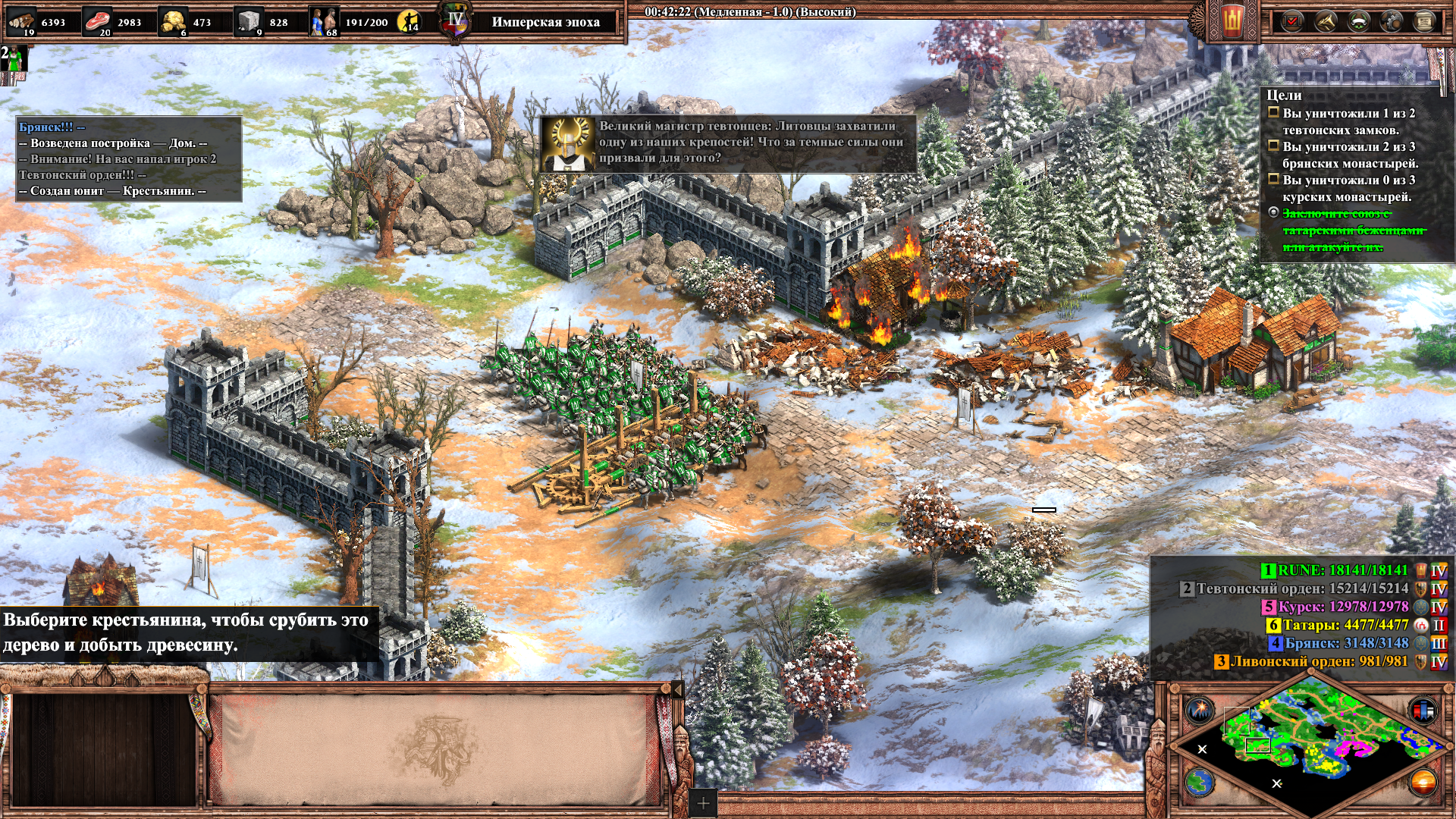Click the stone resource icon
The height and width of the screenshot is (819, 1456).
point(248,21)
